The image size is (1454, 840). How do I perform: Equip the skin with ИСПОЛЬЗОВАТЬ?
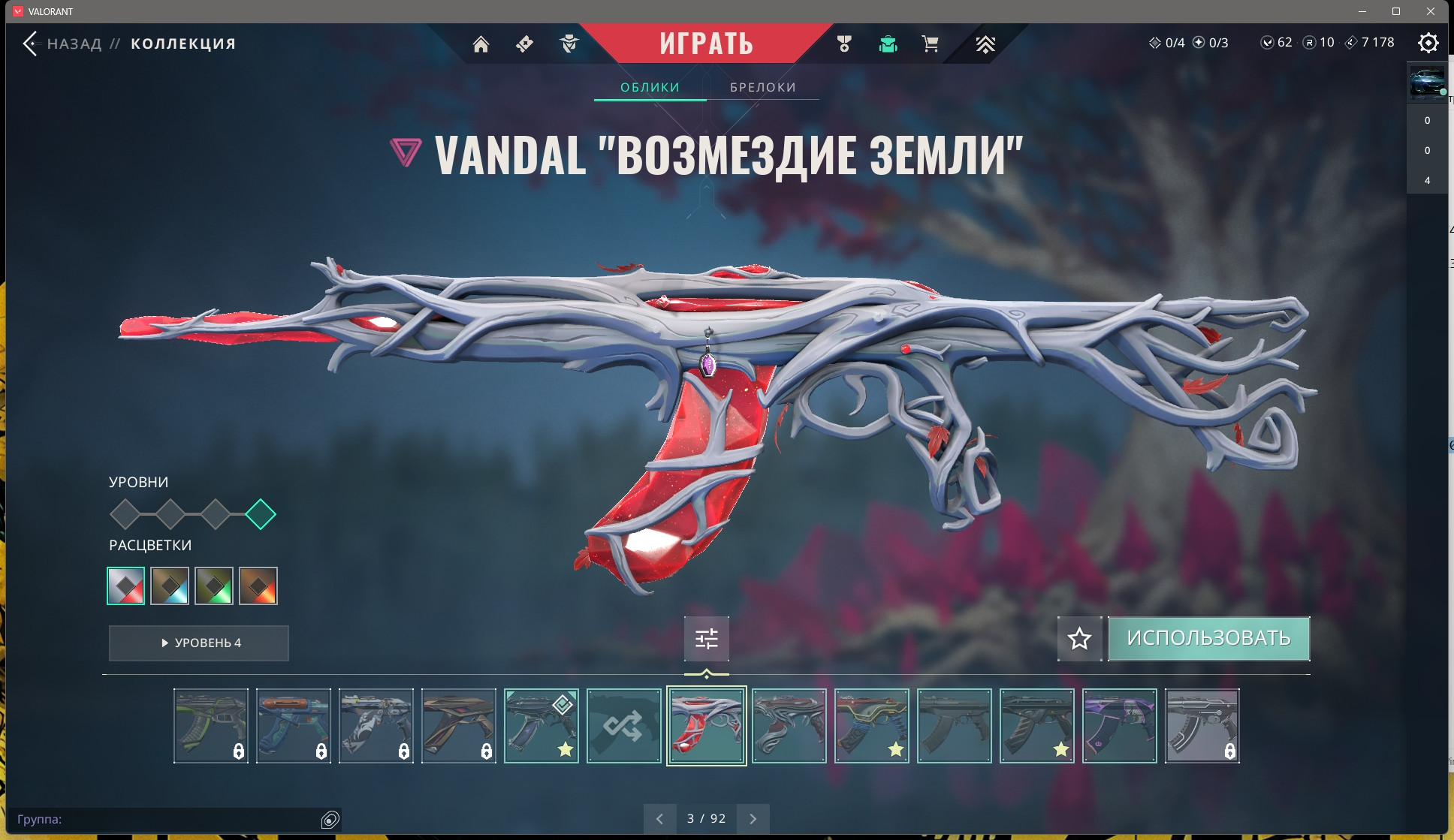pyautogui.click(x=1208, y=638)
